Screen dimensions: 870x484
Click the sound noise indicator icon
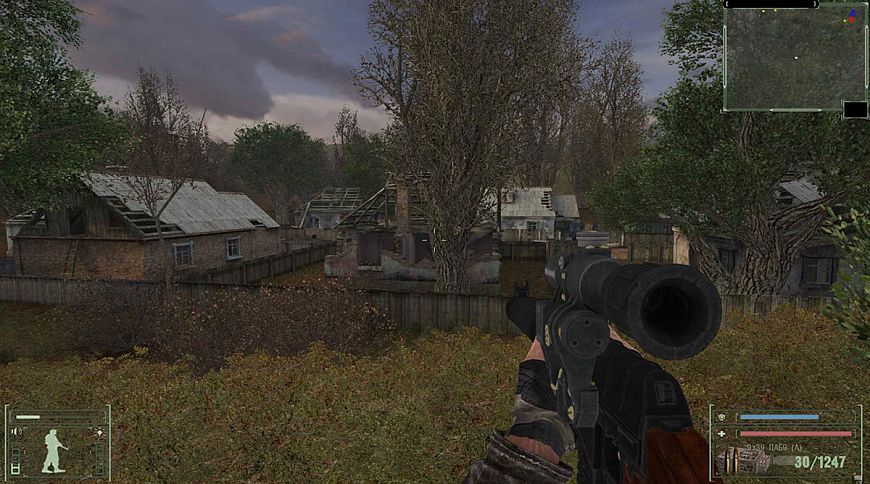[16, 432]
